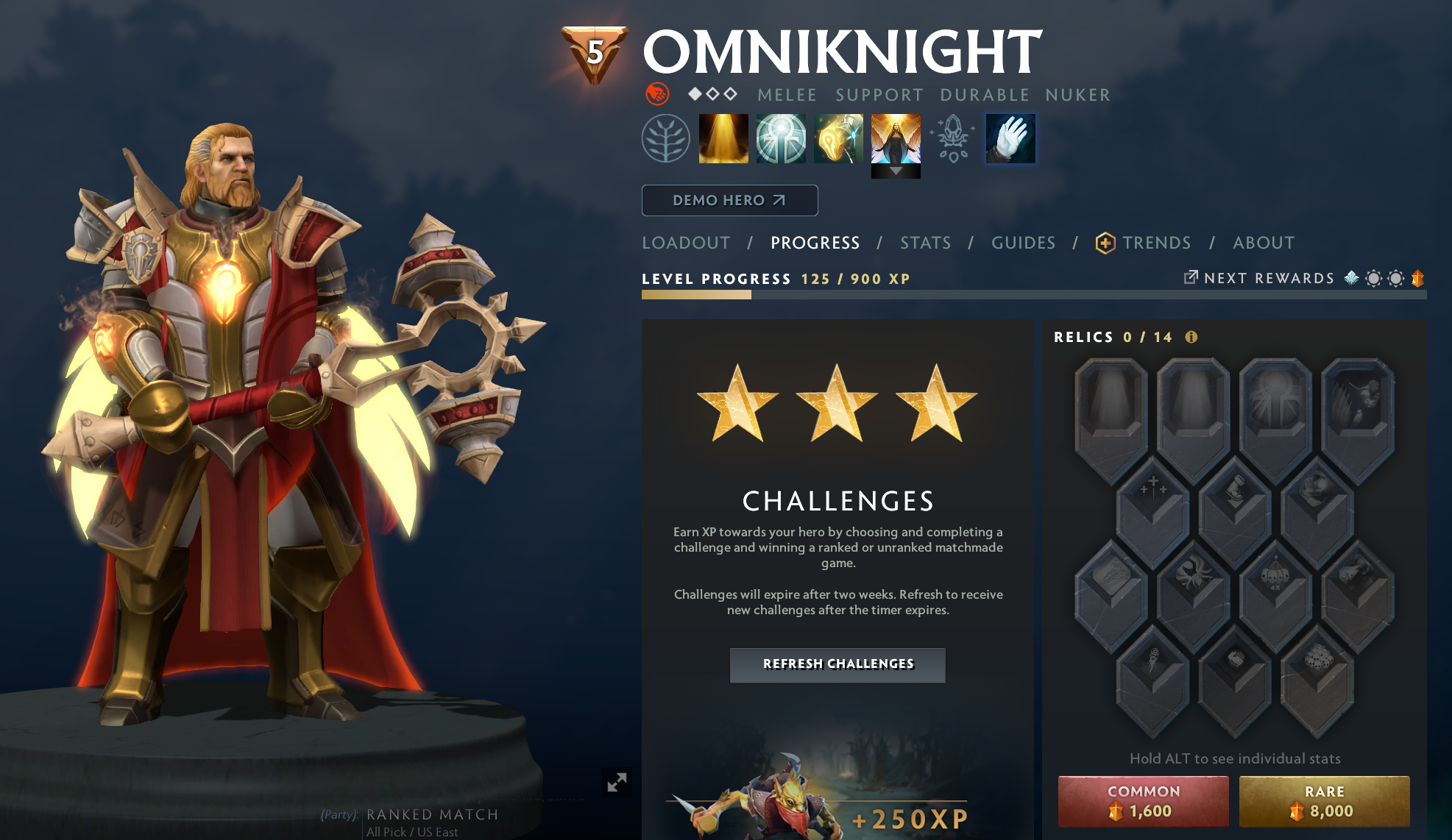Screen dimensions: 1452x840
Task: Expand the Guardian Angel variant dropdown arrow
Action: pos(896,171)
